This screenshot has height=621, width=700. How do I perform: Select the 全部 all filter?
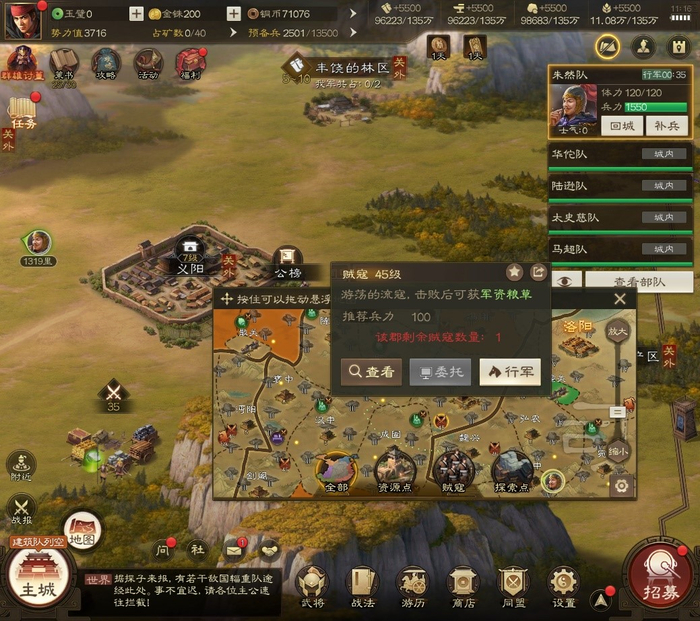336,471
